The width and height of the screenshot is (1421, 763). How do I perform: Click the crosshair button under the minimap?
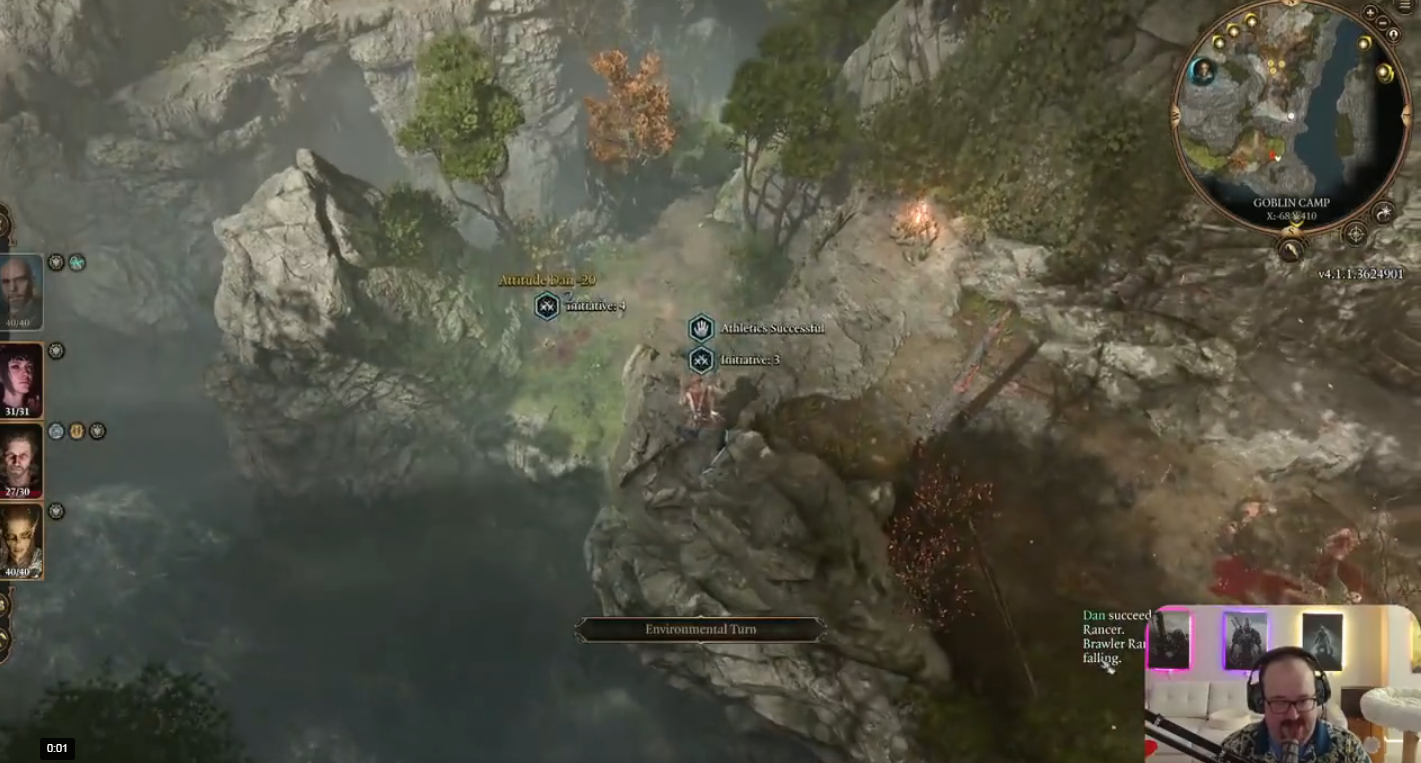point(1355,234)
